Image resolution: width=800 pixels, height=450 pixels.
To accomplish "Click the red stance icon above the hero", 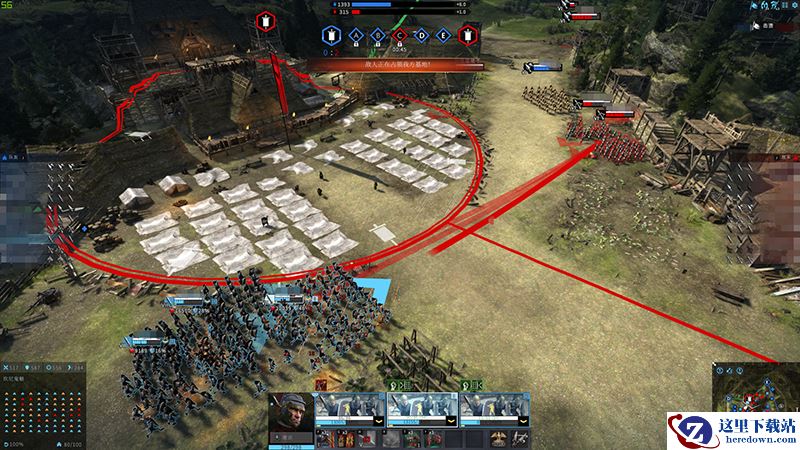I will pos(321,384).
